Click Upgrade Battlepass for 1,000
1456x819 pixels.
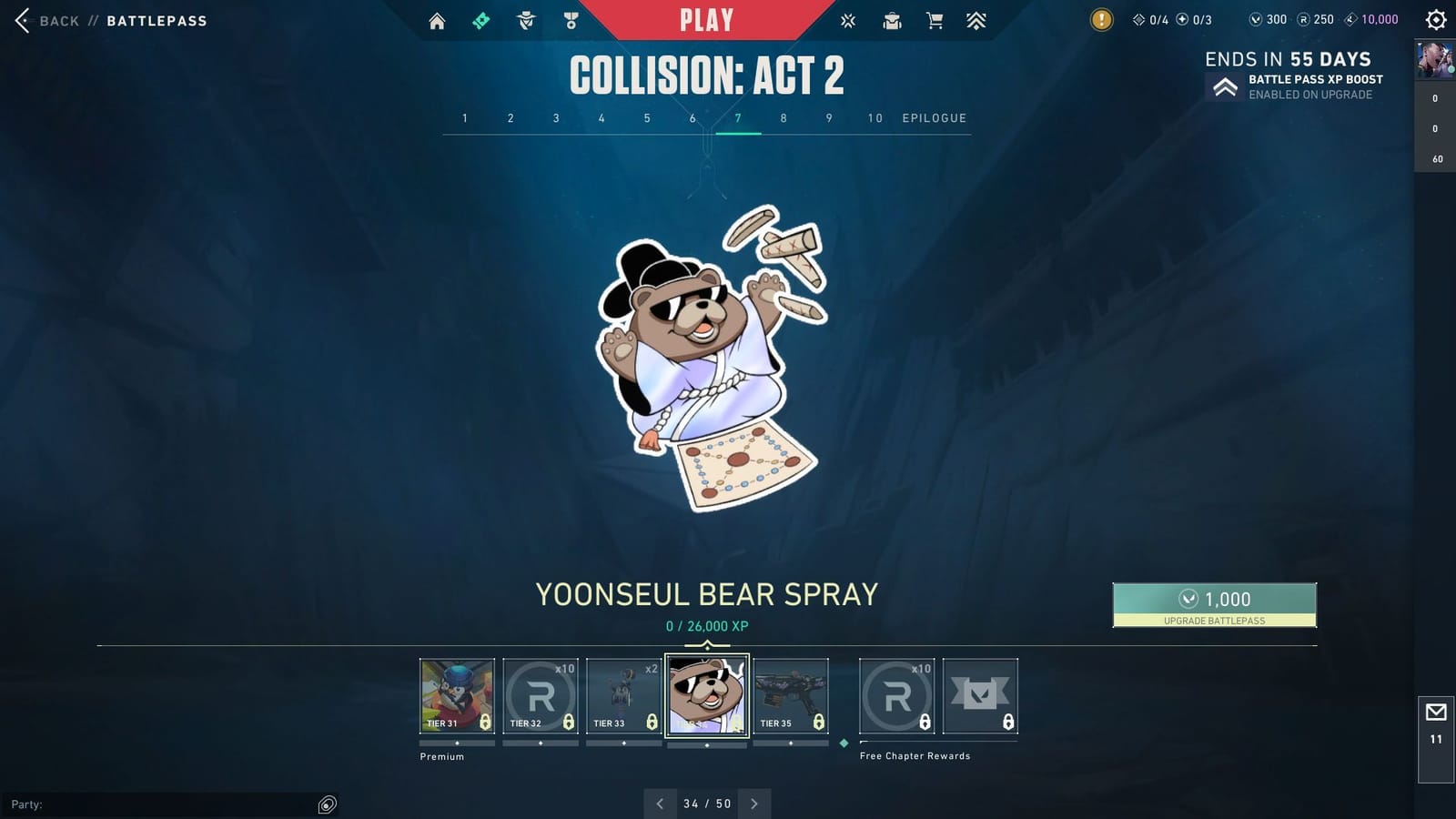click(x=1214, y=604)
